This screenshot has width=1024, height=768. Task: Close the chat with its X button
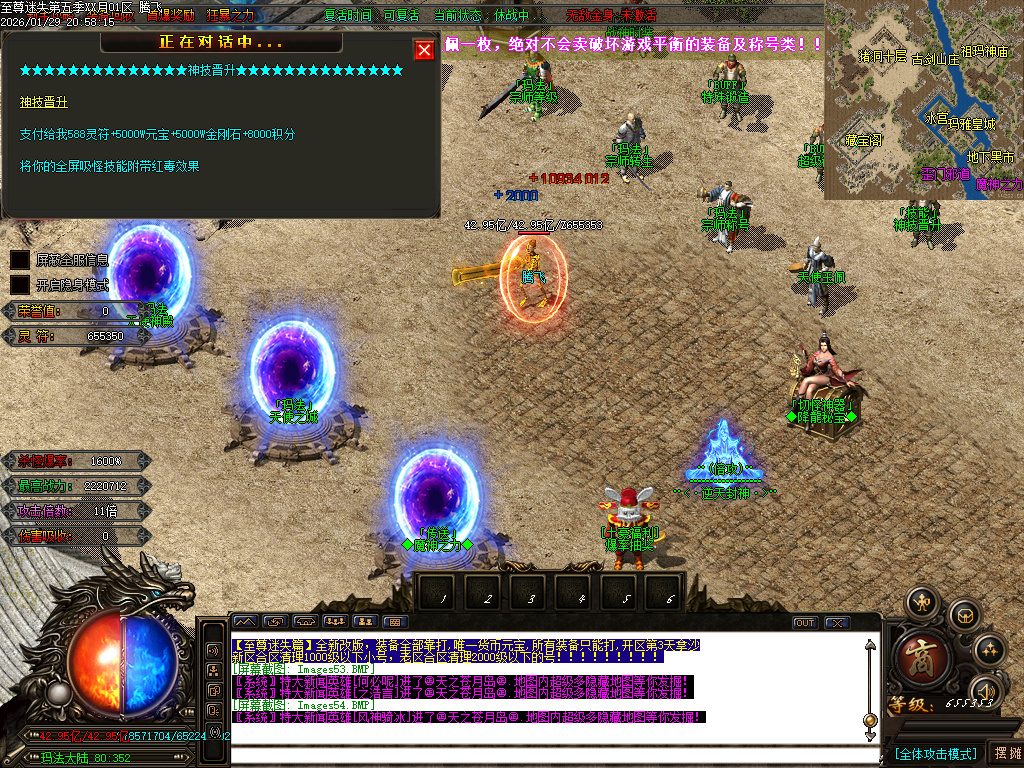(x=837, y=623)
